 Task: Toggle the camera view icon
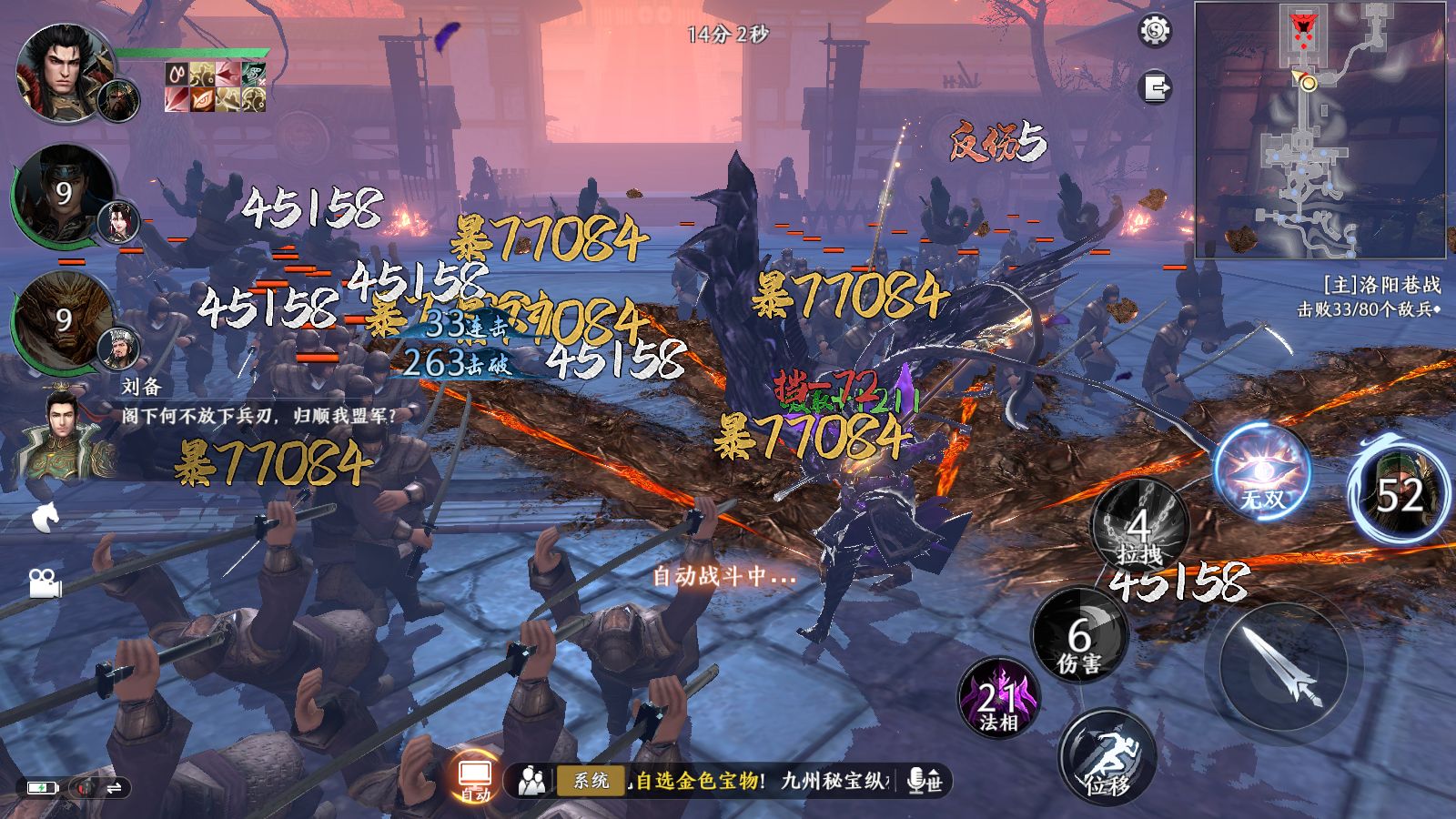44,582
